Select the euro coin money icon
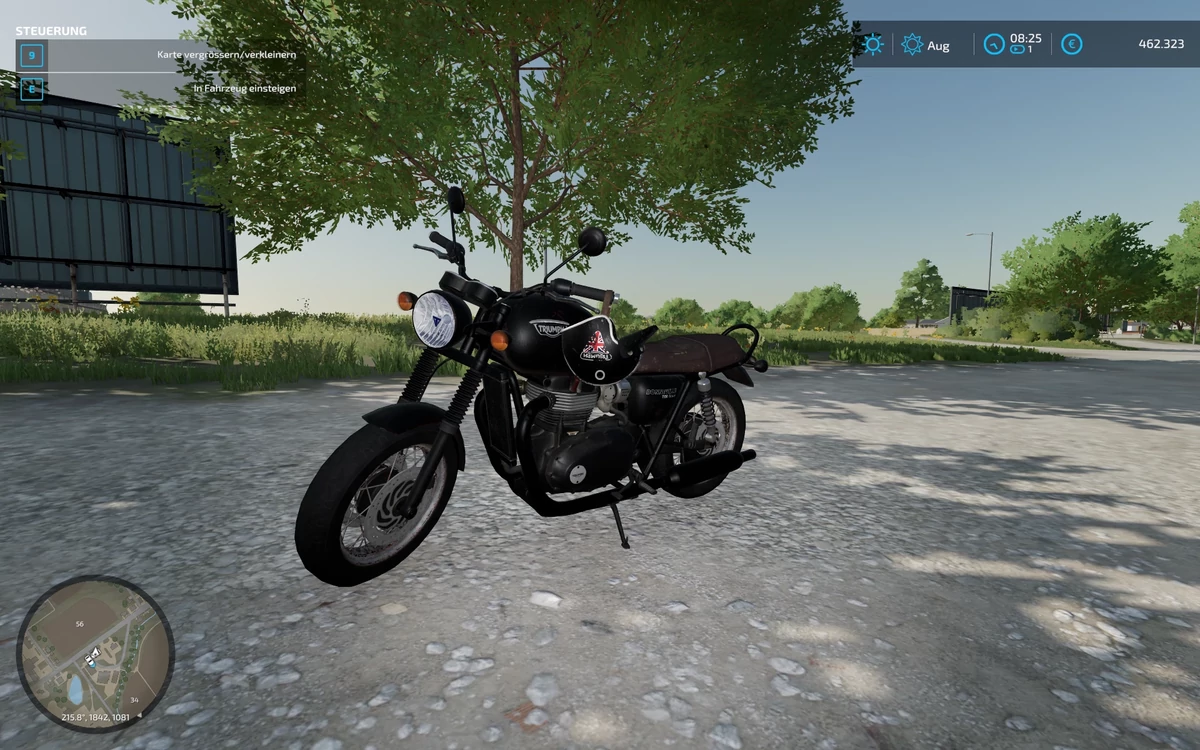The width and height of the screenshot is (1200, 750). [1071, 44]
